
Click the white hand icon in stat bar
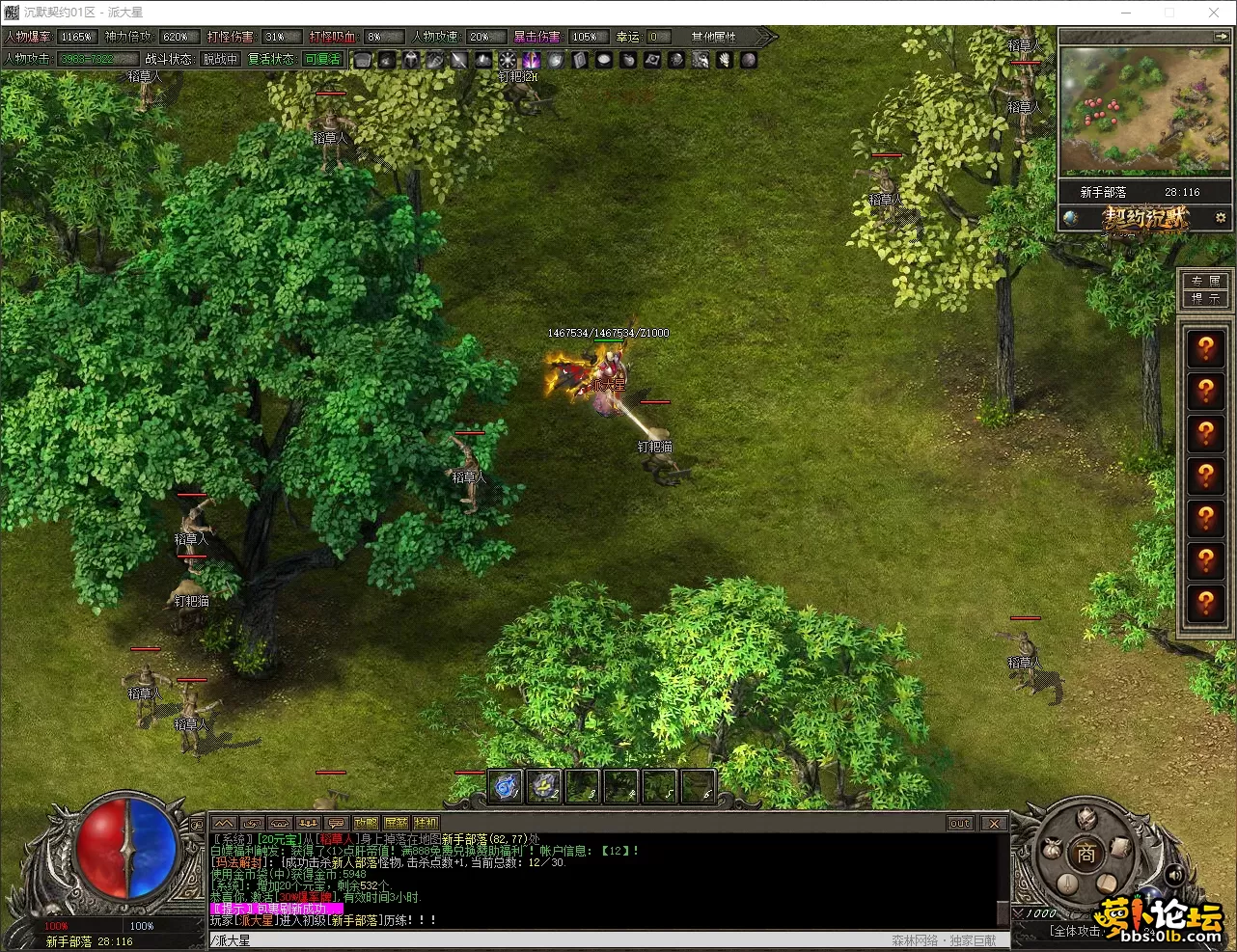coord(725,60)
